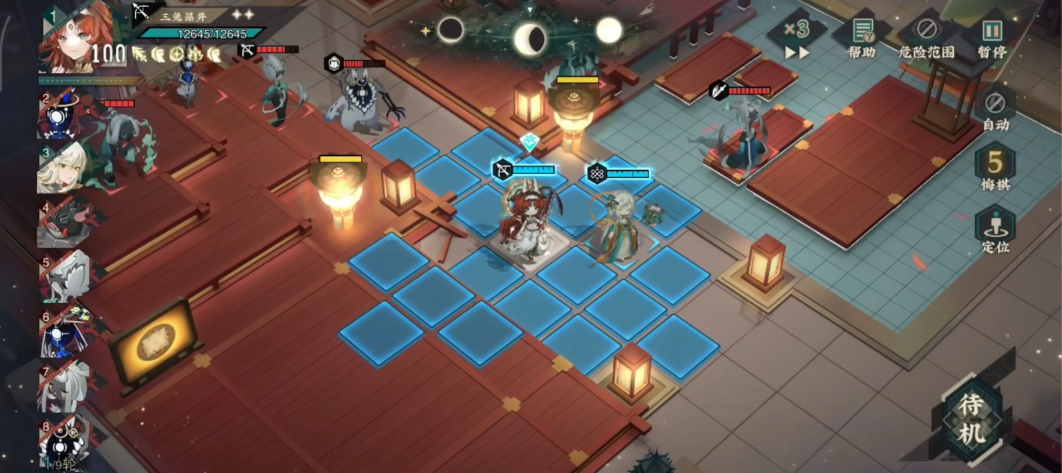Select turn order portrait numbered 4
Viewport: 1062px width, 473px height.
[x=65, y=223]
